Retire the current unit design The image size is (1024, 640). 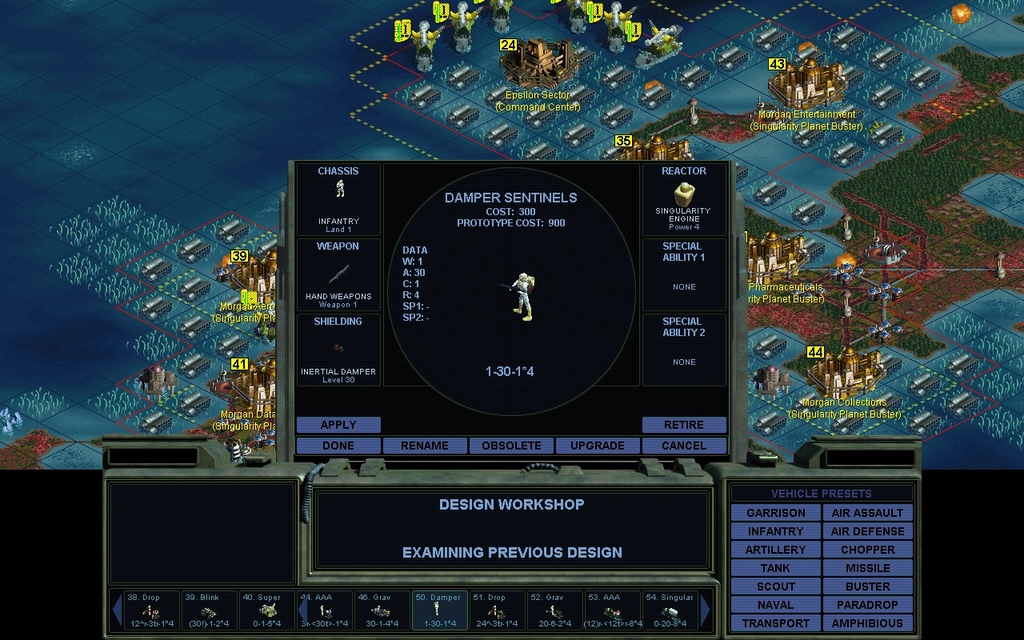pos(684,425)
